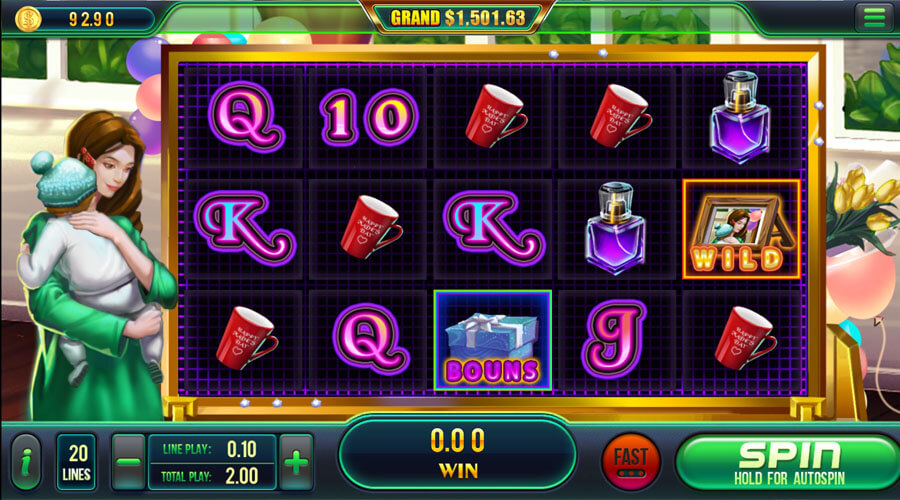Toggle the red FAST mode button
The height and width of the screenshot is (500, 900).
coord(631,462)
